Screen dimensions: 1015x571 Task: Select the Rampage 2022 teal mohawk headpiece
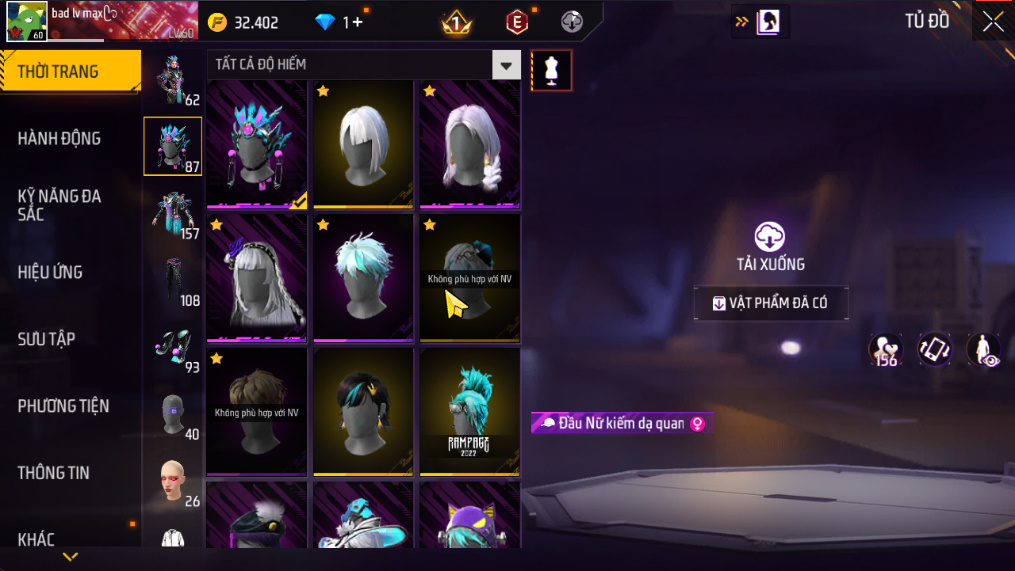click(x=469, y=412)
